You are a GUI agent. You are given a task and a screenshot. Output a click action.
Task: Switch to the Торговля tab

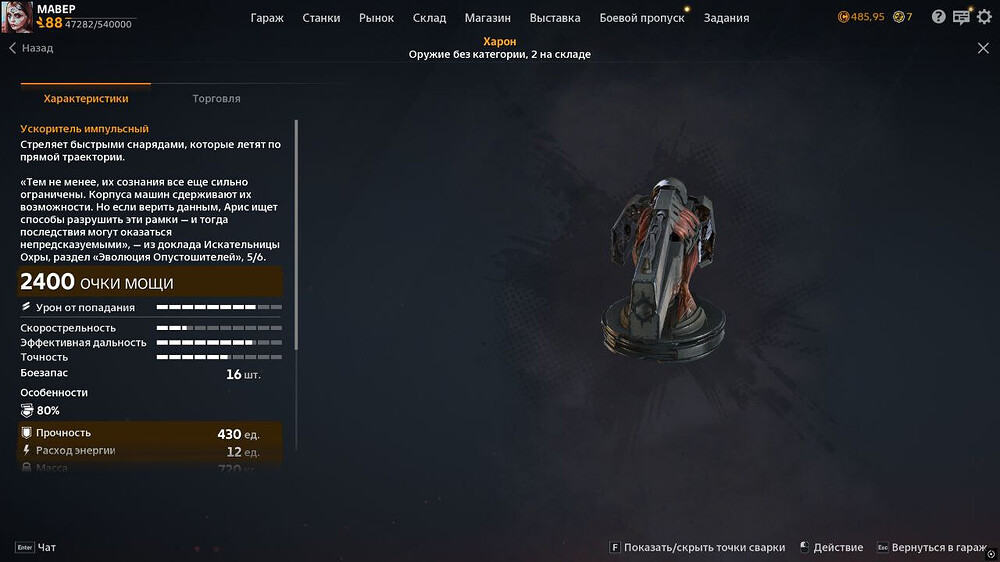coord(216,99)
